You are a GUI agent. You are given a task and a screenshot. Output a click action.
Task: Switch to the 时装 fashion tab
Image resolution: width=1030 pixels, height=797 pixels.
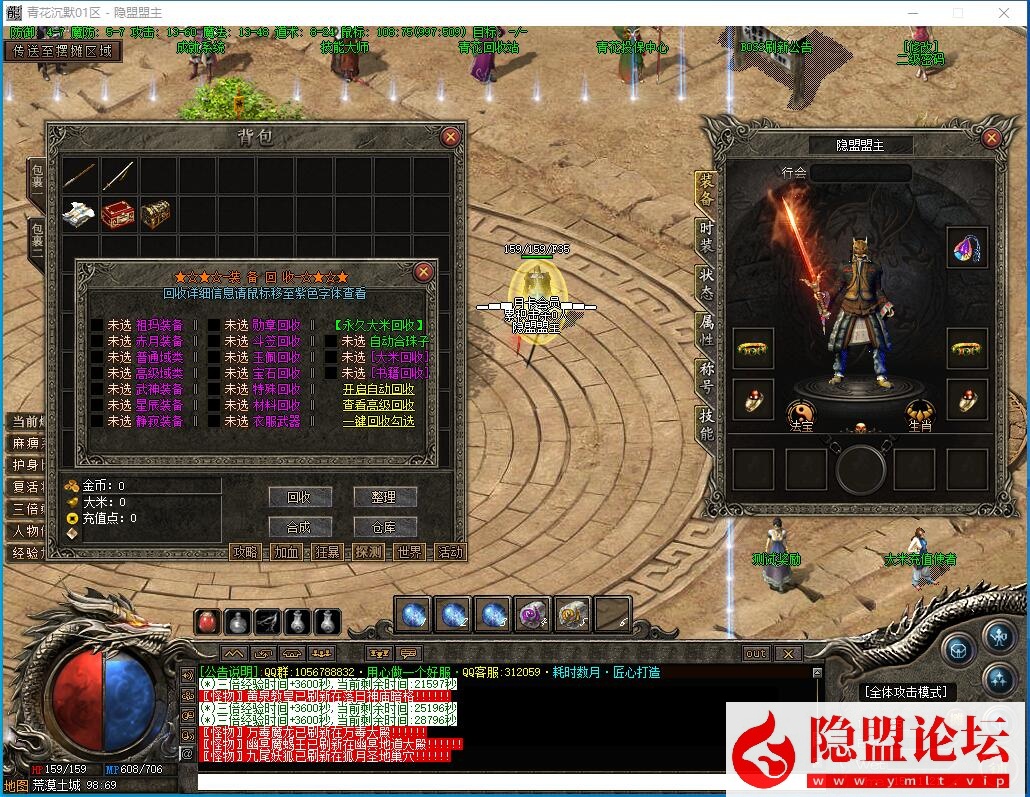(x=706, y=236)
